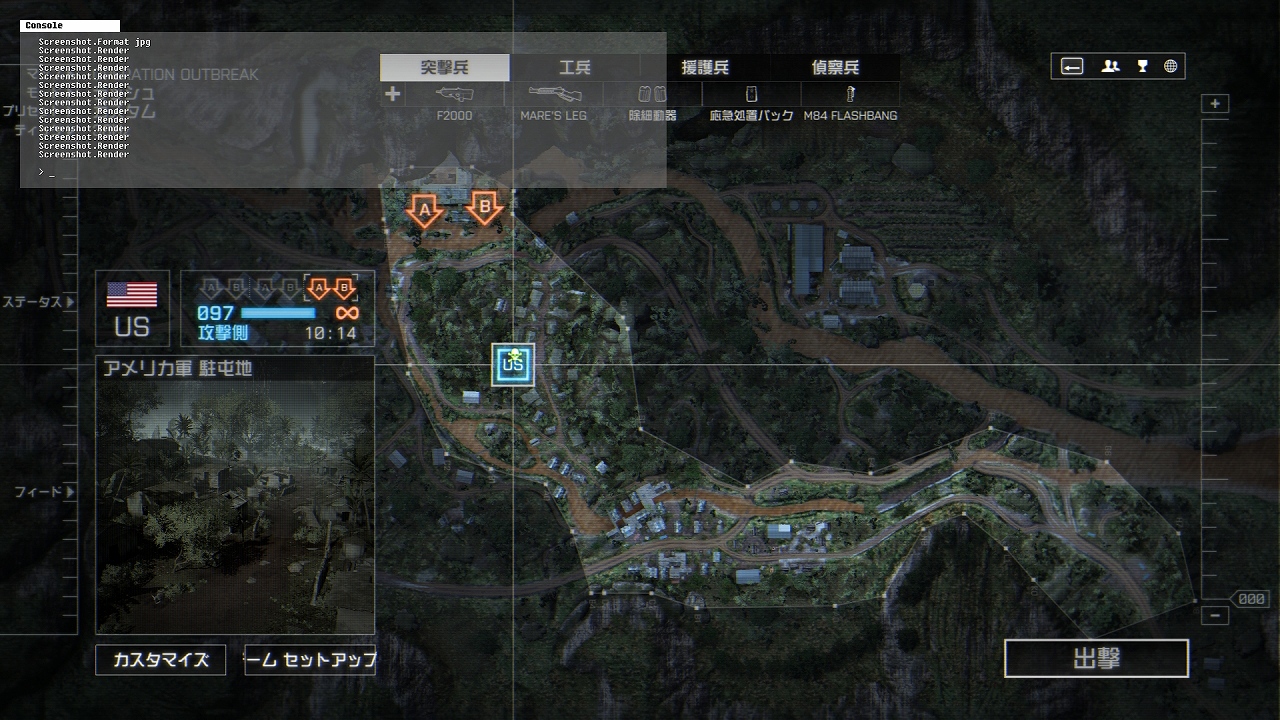Select the 工兵 class tab
The height and width of the screenshot is (720, 1280).
pos(575,68)
